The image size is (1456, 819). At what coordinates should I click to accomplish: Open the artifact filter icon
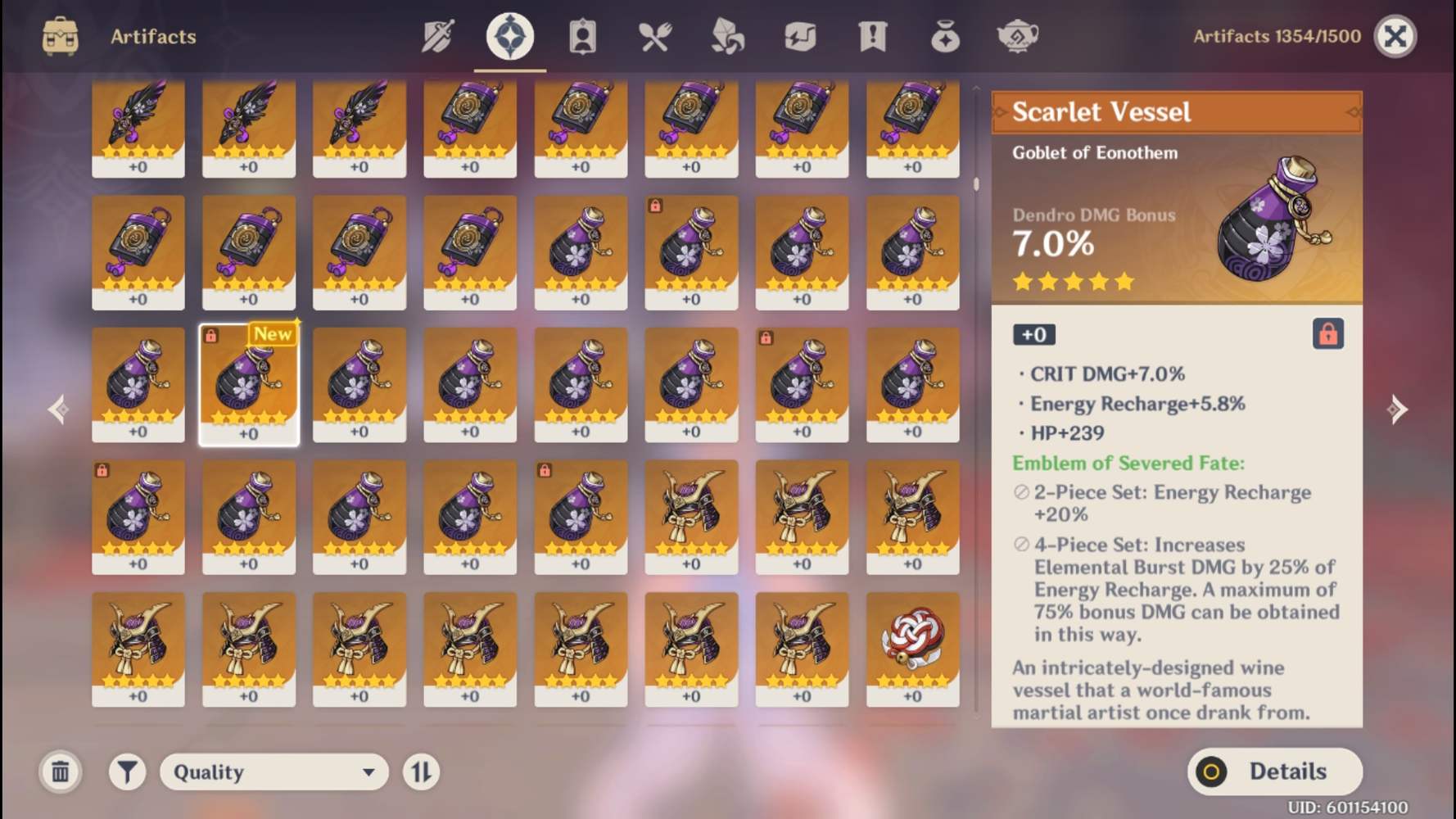pos(127,771)
